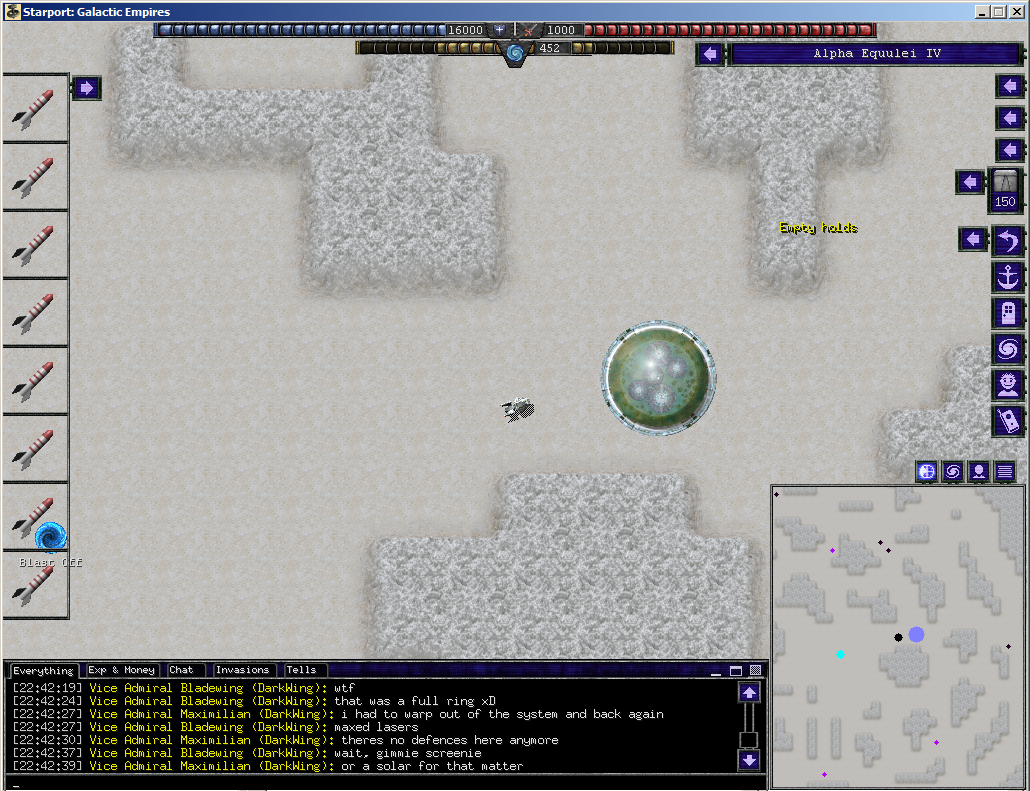
Task: Select the Tells tab
Action: click(301, 670)
